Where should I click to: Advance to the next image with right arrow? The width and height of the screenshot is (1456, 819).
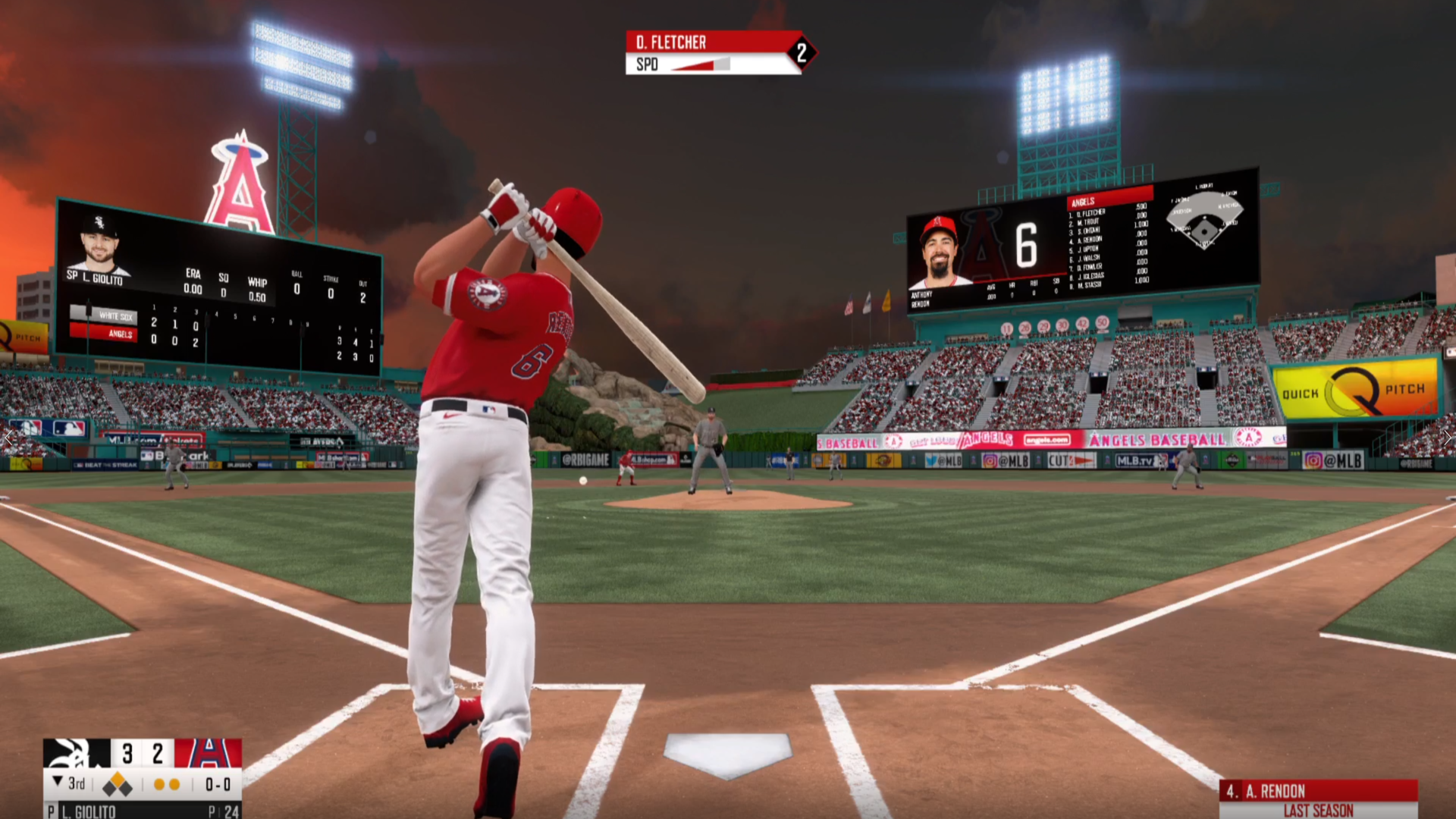click(1448, 438)
